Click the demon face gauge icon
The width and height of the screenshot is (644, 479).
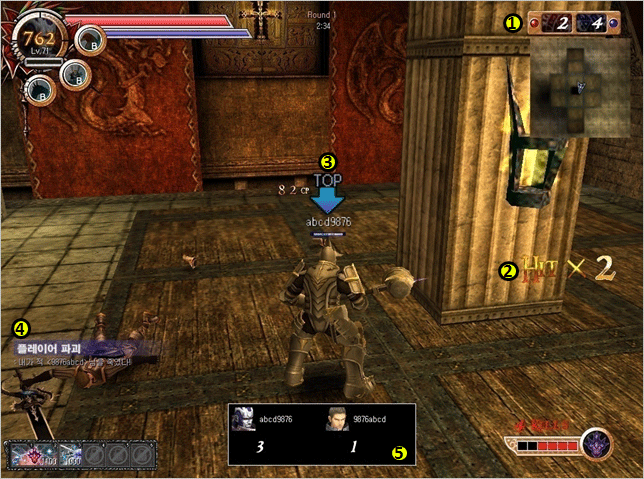click(598, 442)
